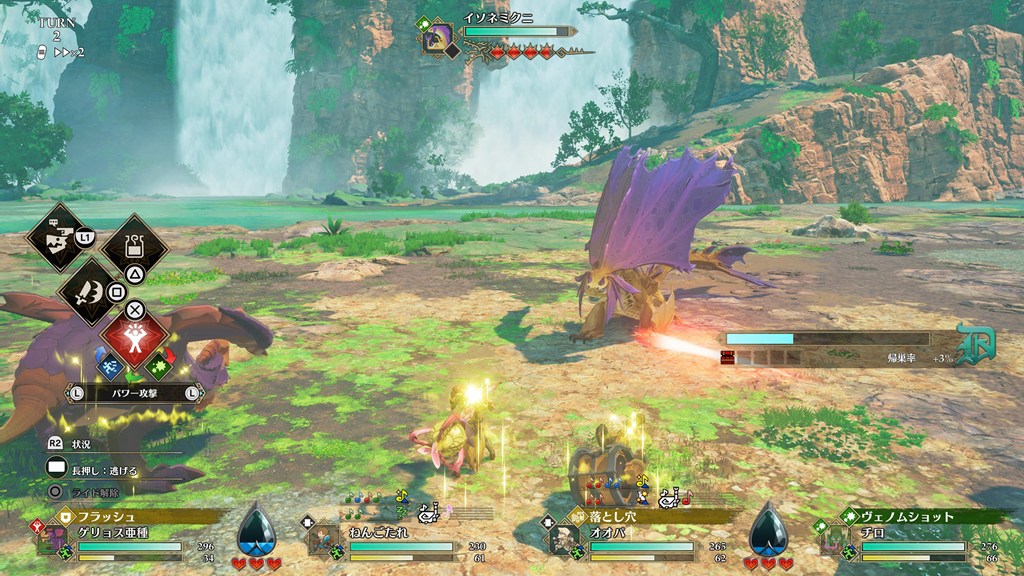1024x576 pixels.
Task: Switch to the blue speed attack type
Action: pyautogui.click(x=107, y=365)
